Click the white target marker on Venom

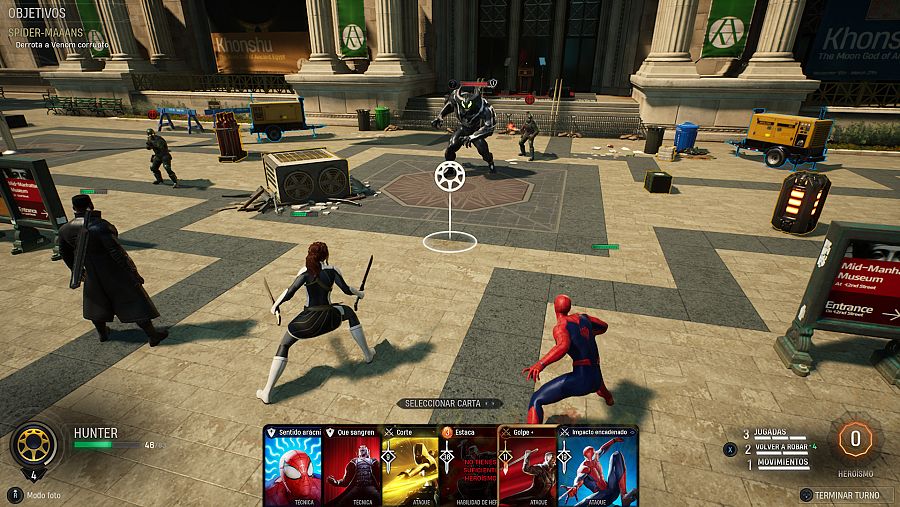point(450,177)
